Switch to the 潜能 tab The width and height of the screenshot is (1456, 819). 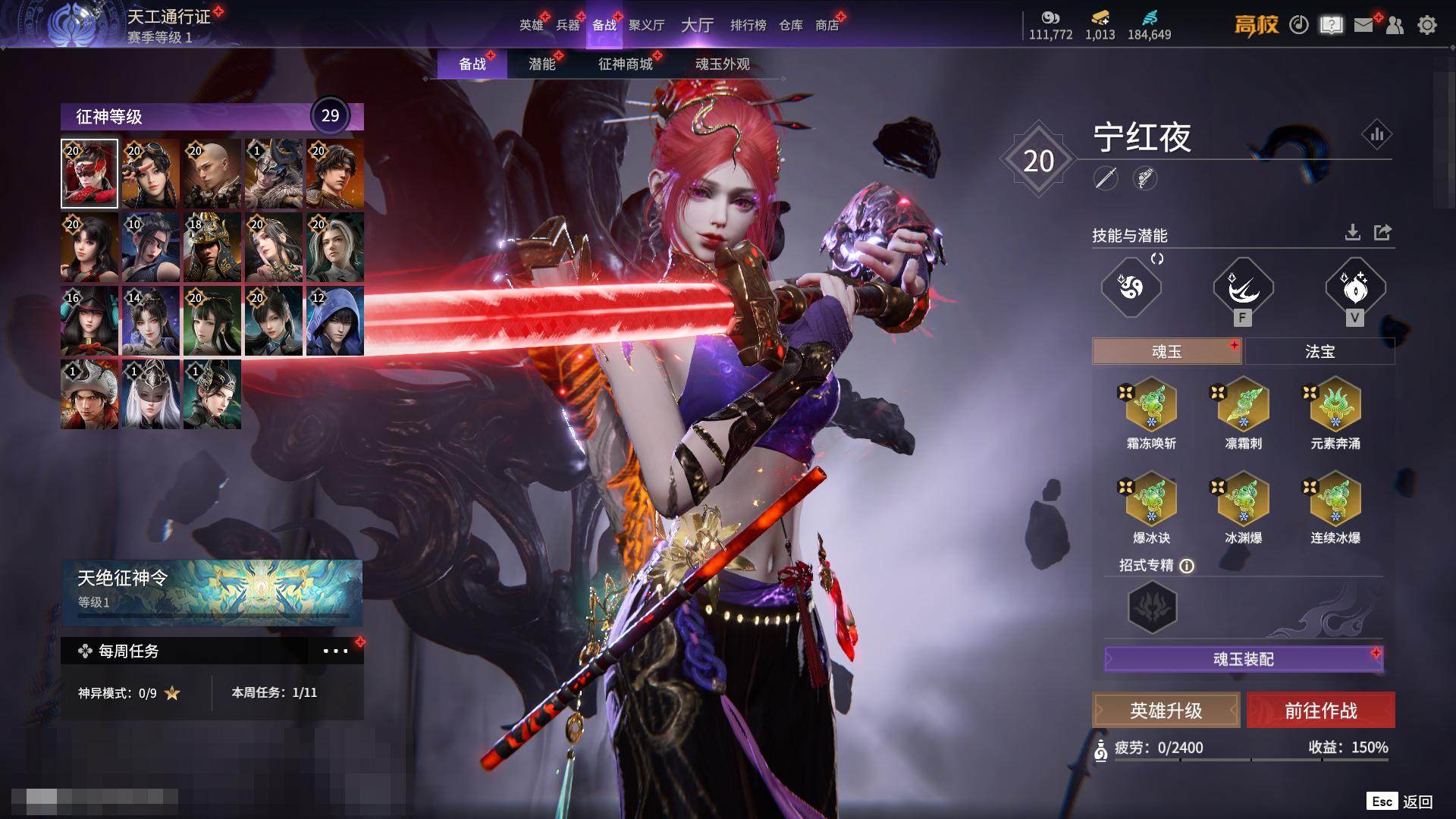click(x=542, y=64)
